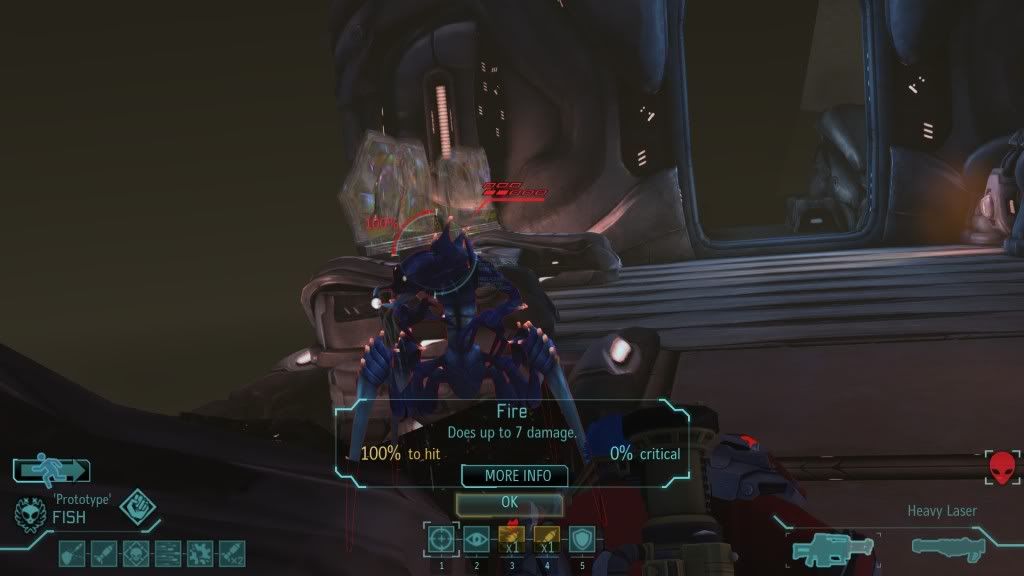Choose the flaming rocket ability slot
Screen dimensions: 1024x576
click(x=511, y=540)
